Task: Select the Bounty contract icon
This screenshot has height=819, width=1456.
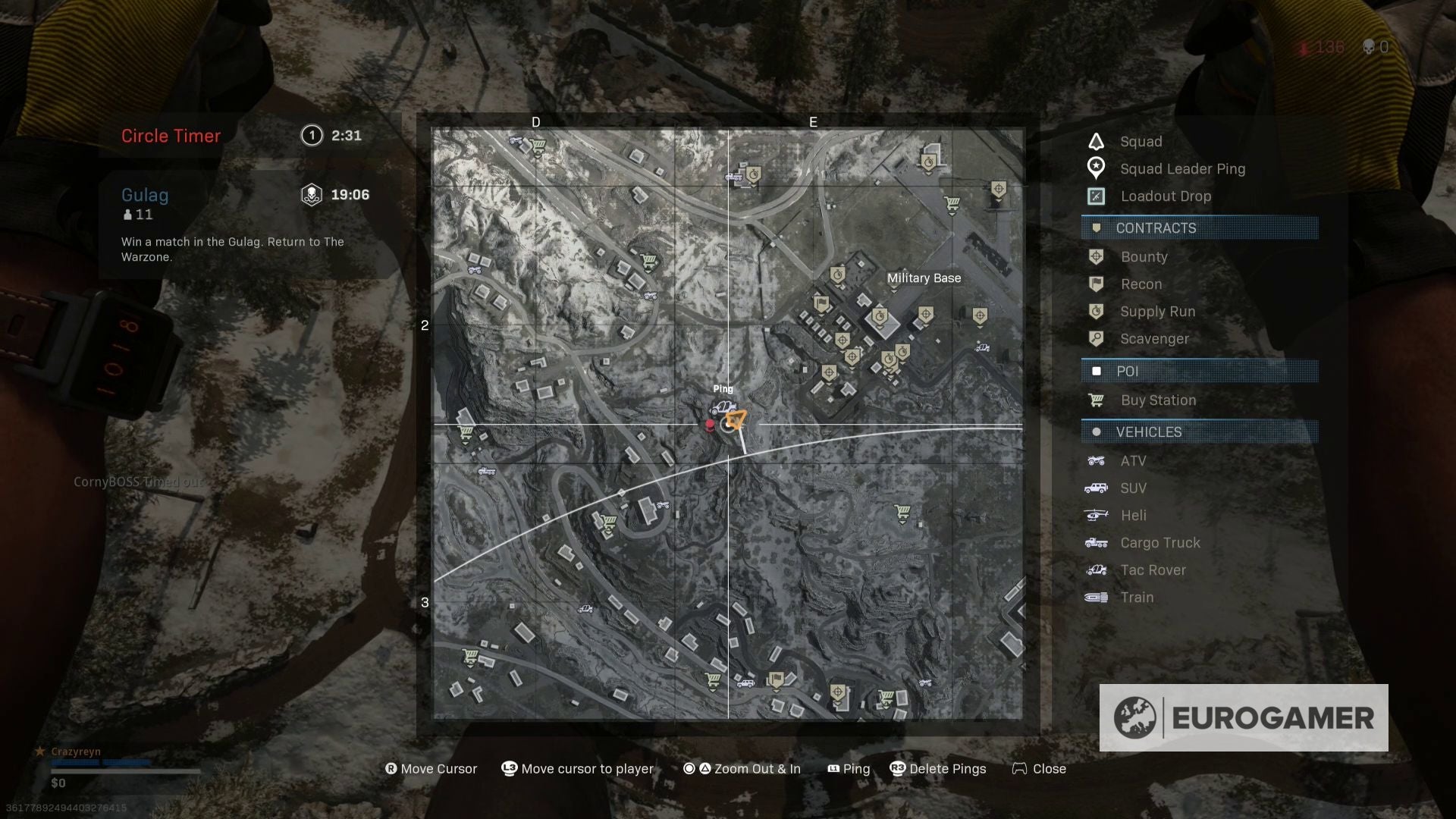Action: [1097, 256]
